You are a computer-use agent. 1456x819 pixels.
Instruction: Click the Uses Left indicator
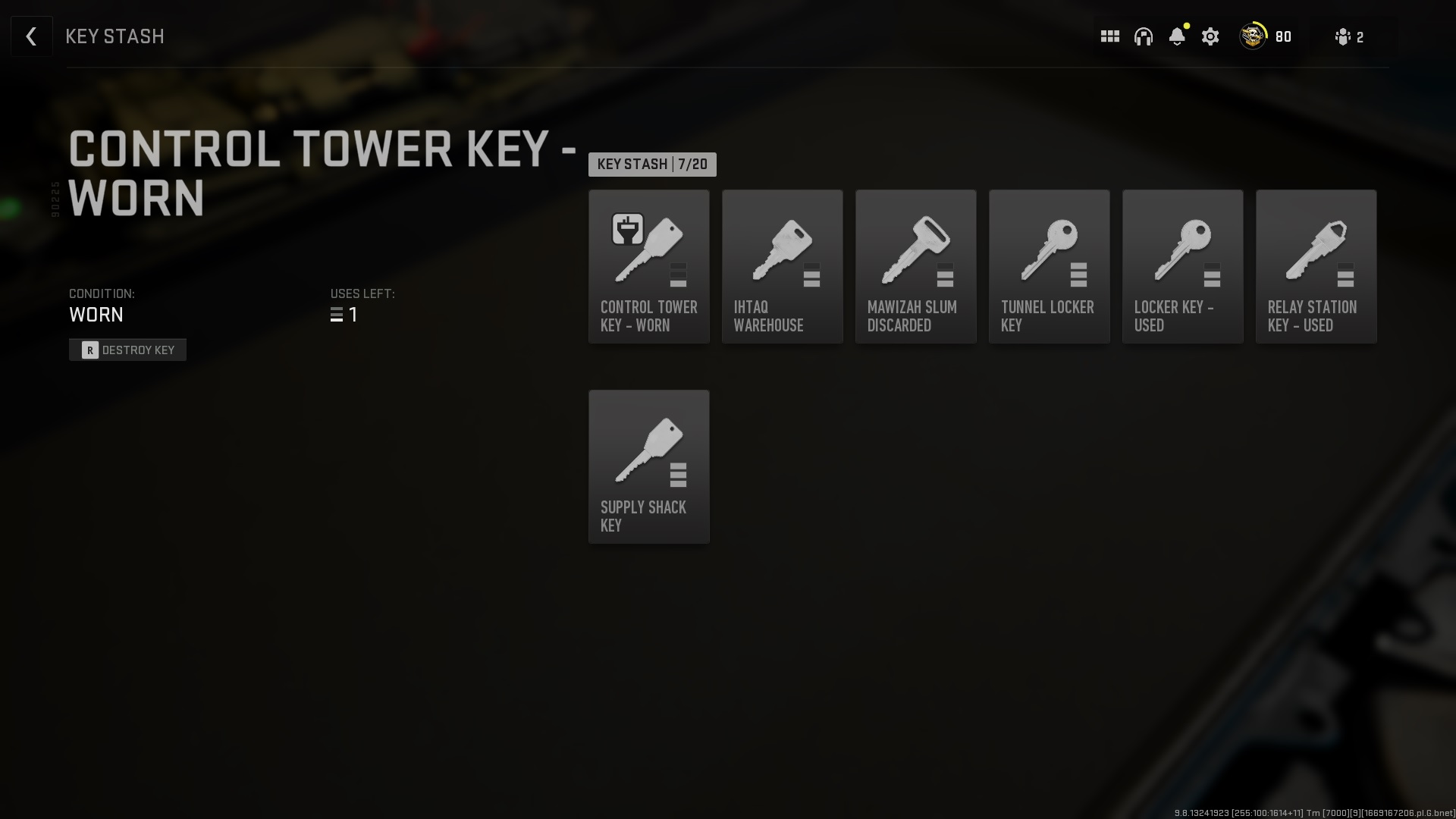click(x=362, y=306)
